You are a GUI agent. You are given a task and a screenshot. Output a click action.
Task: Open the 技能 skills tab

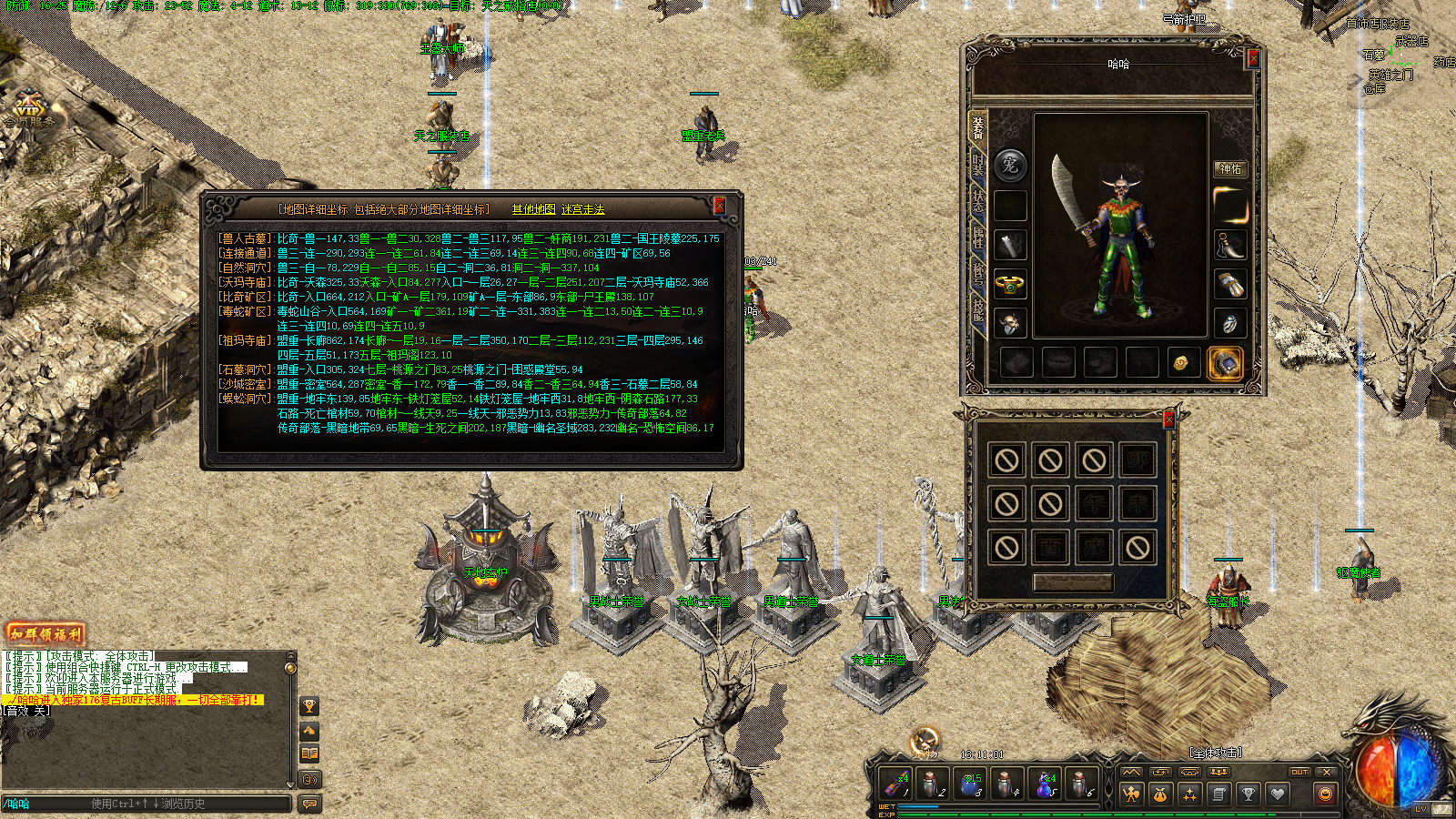(978, 308)
